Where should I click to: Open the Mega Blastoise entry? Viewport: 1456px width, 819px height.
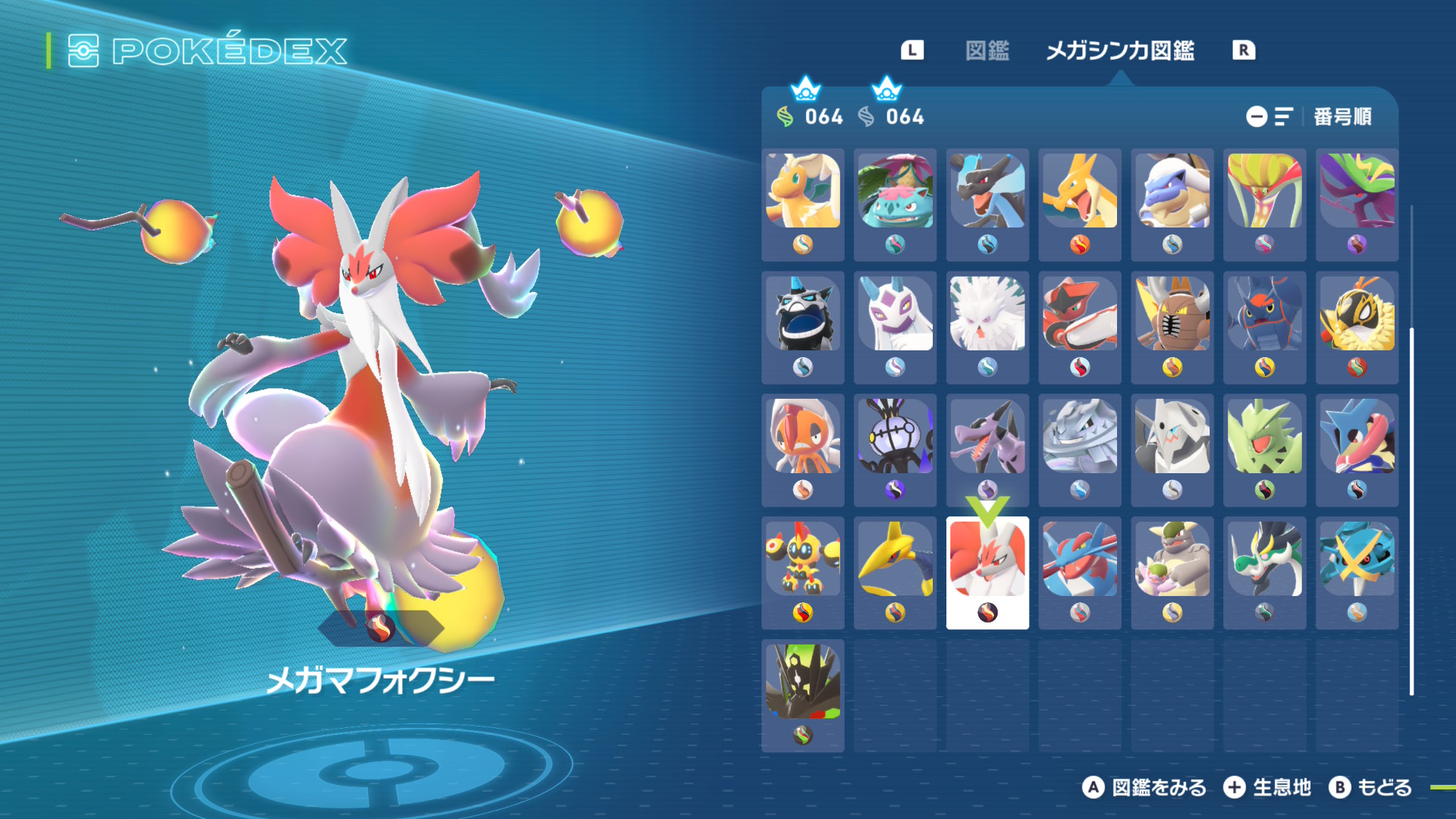(1172, 203)
